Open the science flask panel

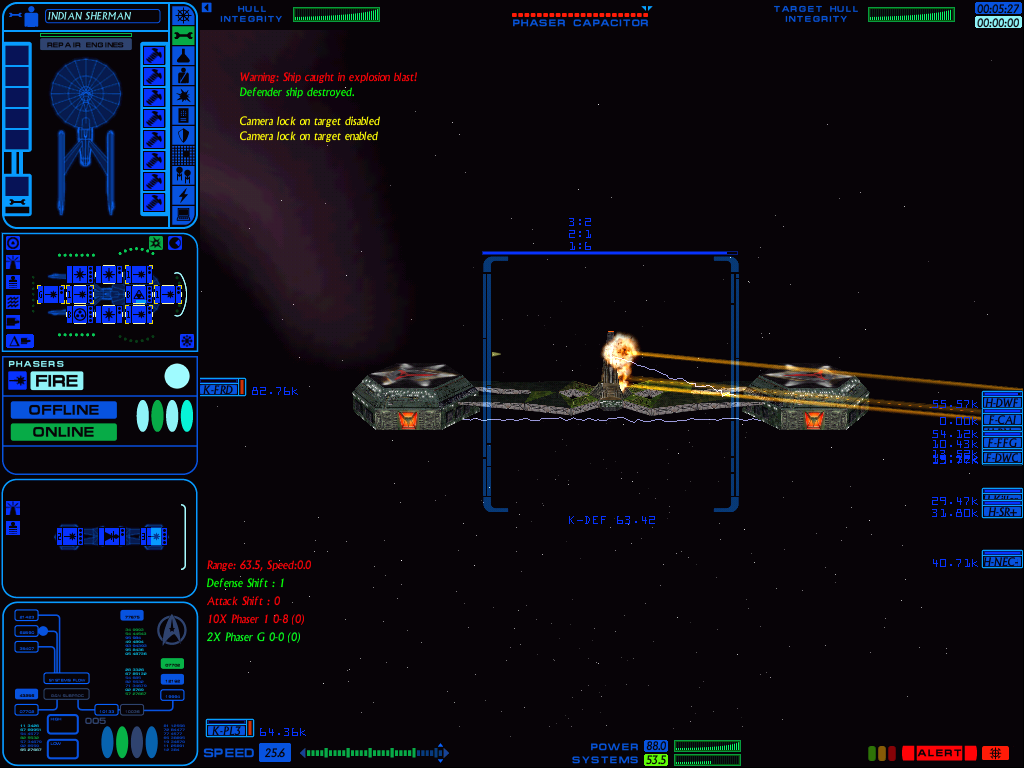[x=183, y=56]
